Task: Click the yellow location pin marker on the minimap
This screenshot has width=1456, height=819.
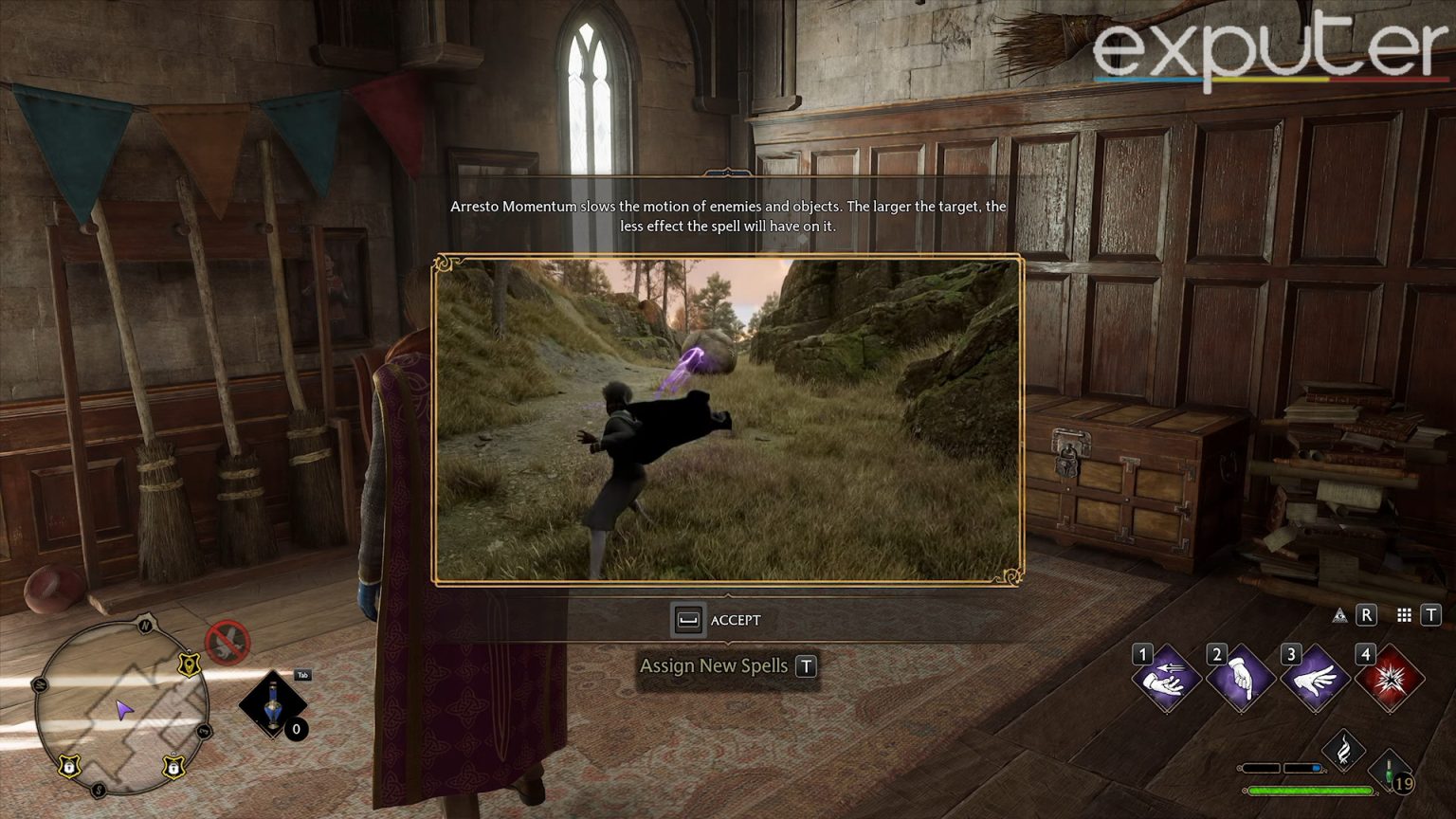Action: (189, 664)
